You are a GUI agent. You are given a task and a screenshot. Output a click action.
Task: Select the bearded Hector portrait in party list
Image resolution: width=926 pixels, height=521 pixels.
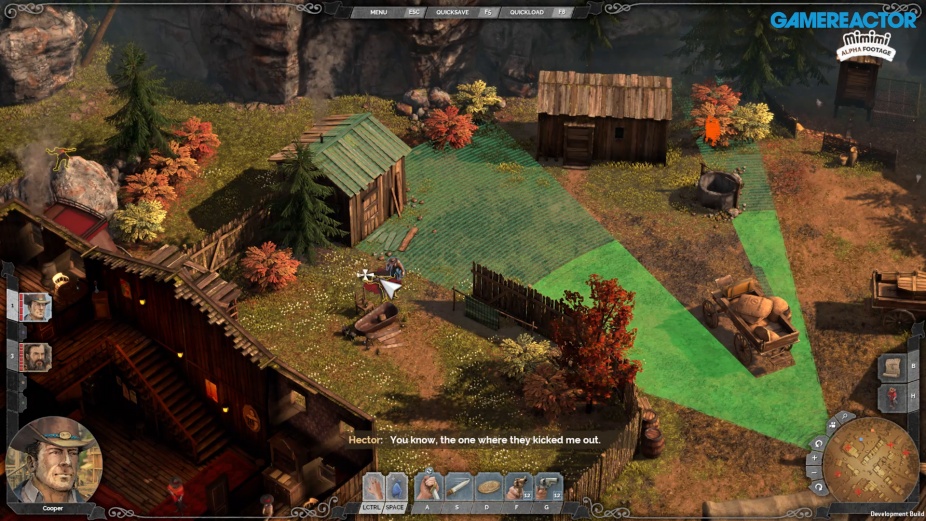coord(37,356)
